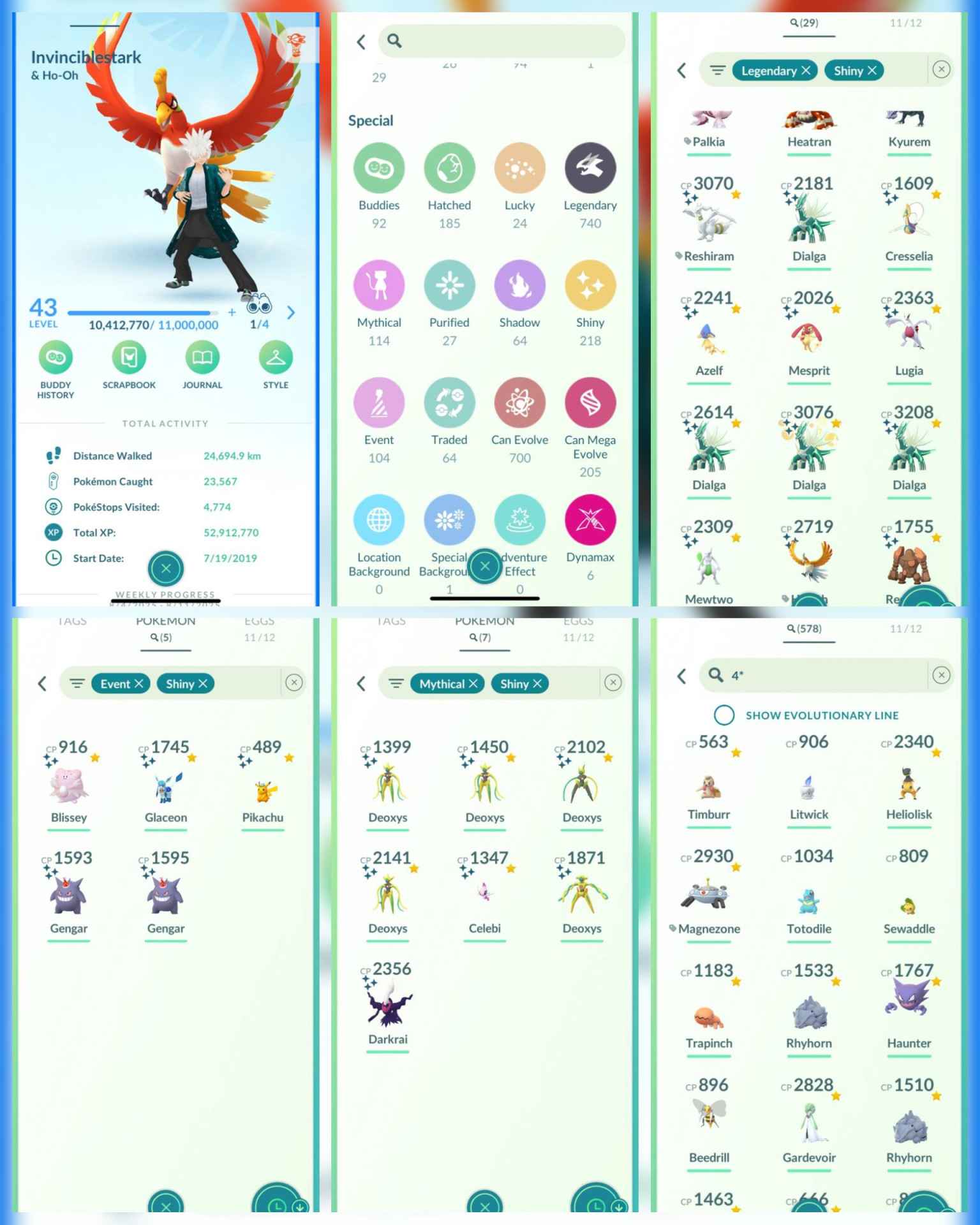Remove the Legendary filter chip

coord(805,71)
